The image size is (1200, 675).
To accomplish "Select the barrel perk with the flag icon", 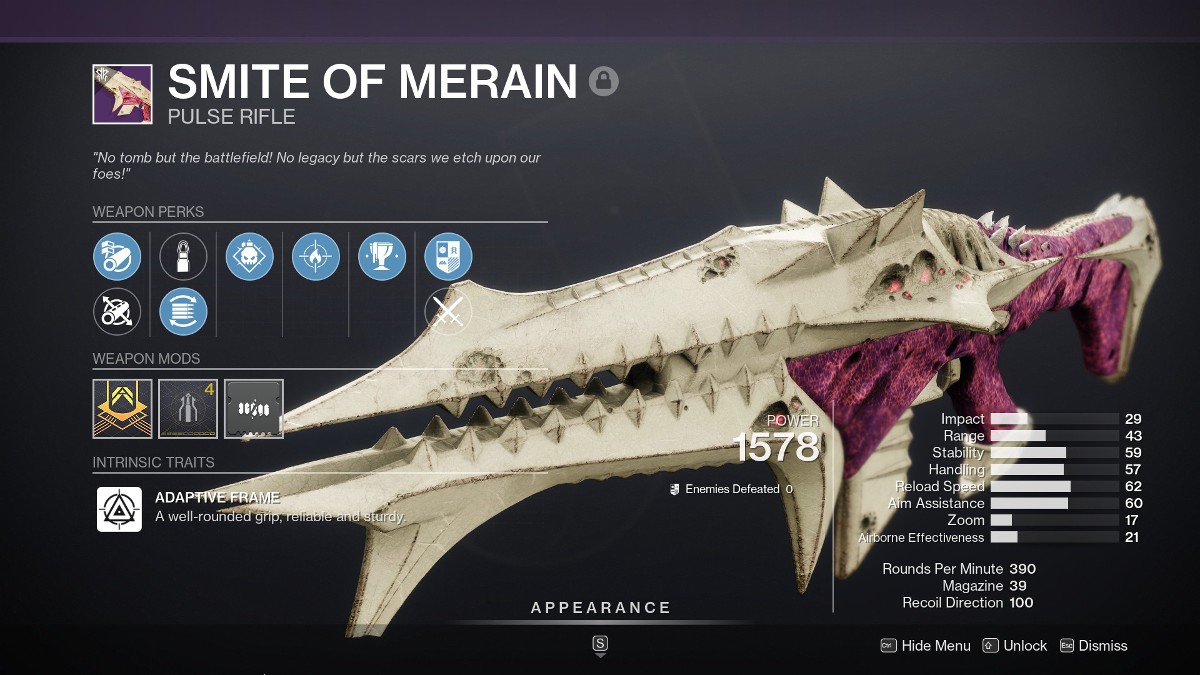I will point(117,256).
